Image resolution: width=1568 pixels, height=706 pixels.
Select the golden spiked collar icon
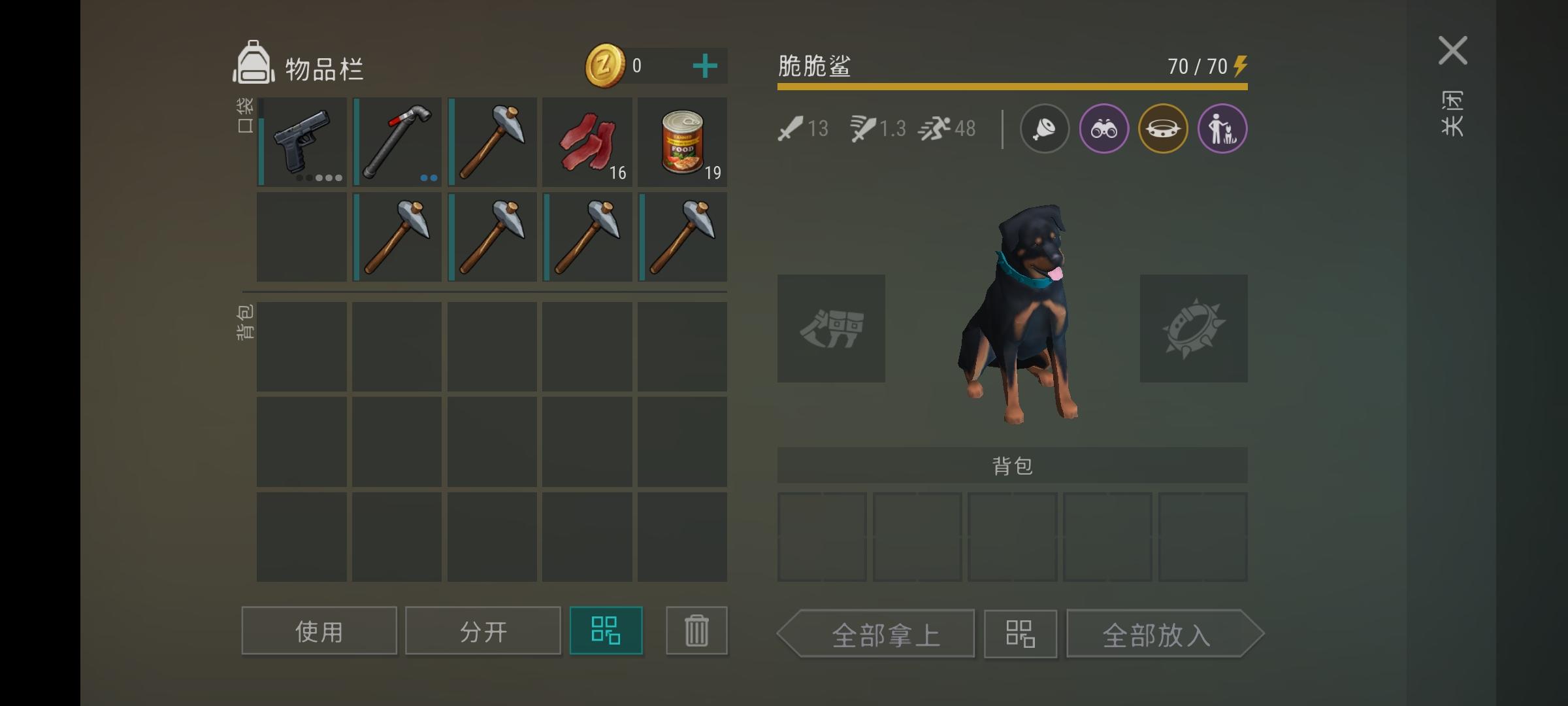click(x=1163, y=128)
